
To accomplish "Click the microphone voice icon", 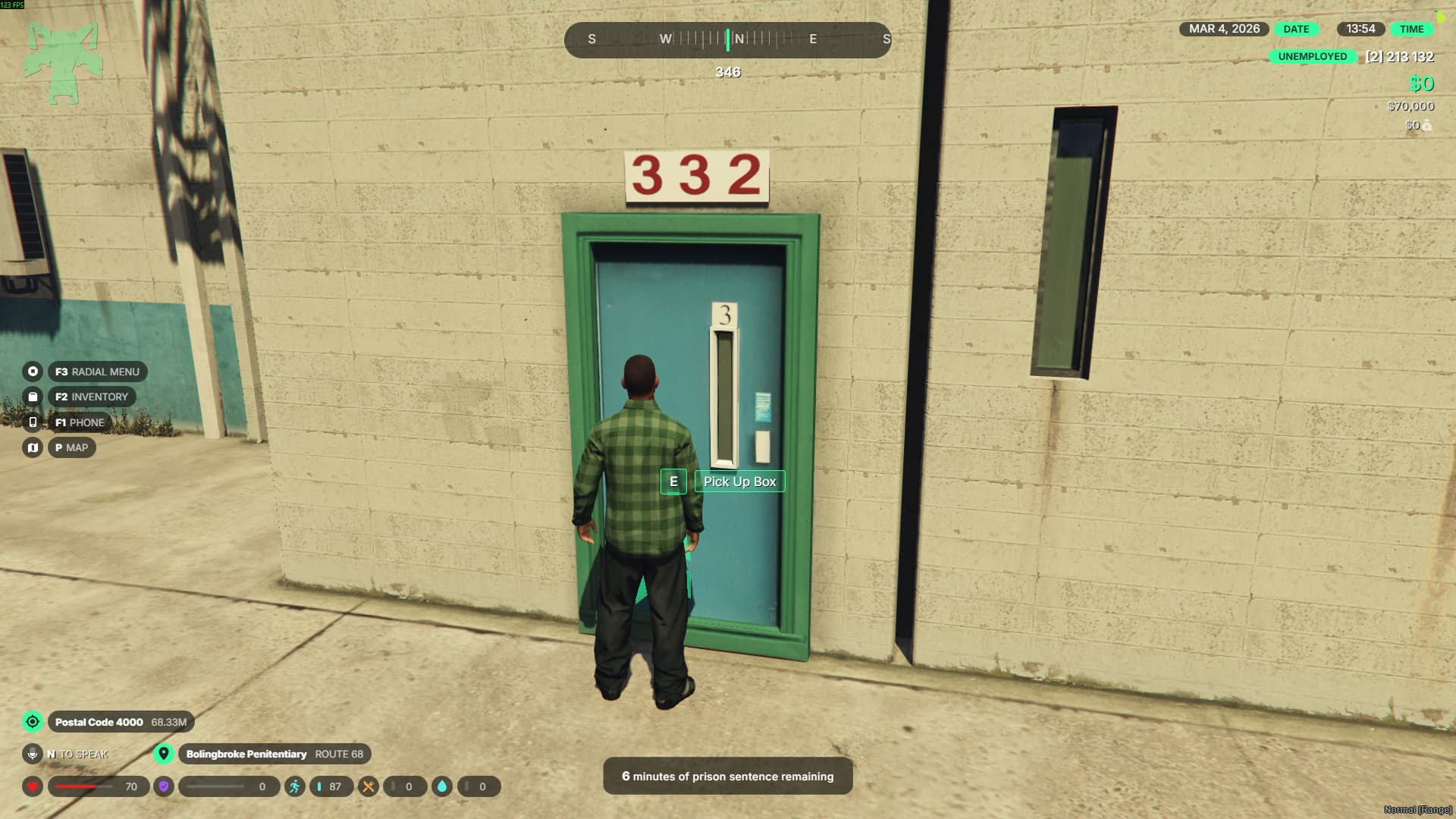I will point(33,754).
